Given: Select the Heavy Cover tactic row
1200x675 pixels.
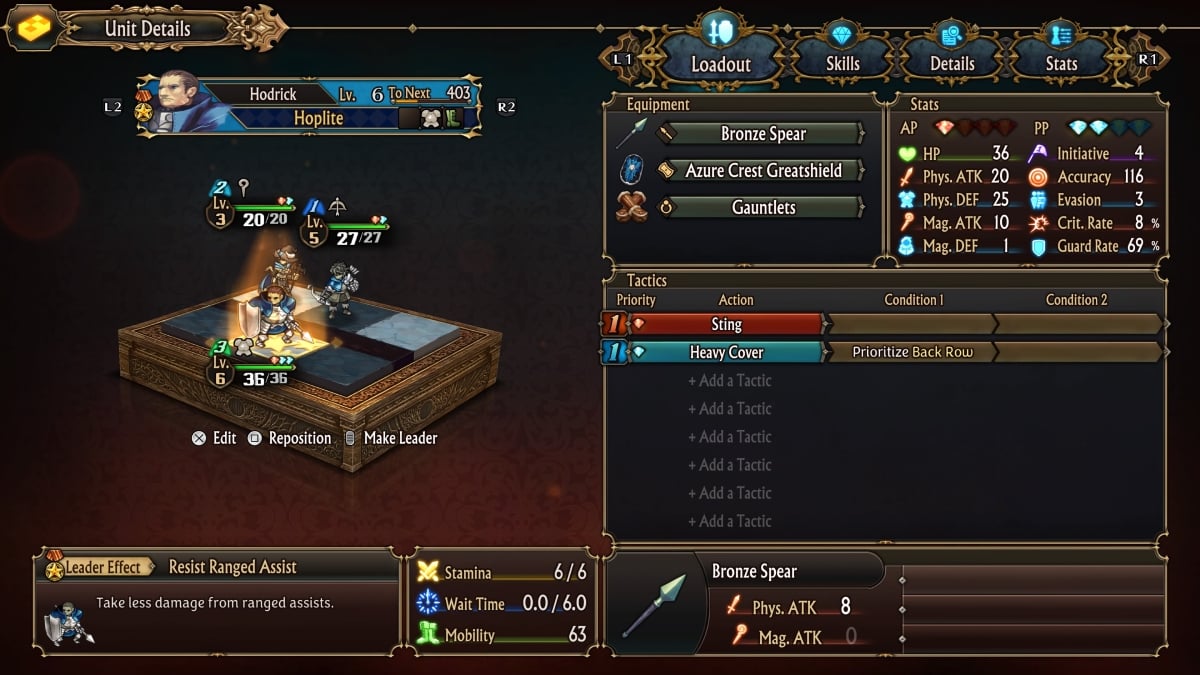Looking at the screenshot, I should tap(725, 352).
